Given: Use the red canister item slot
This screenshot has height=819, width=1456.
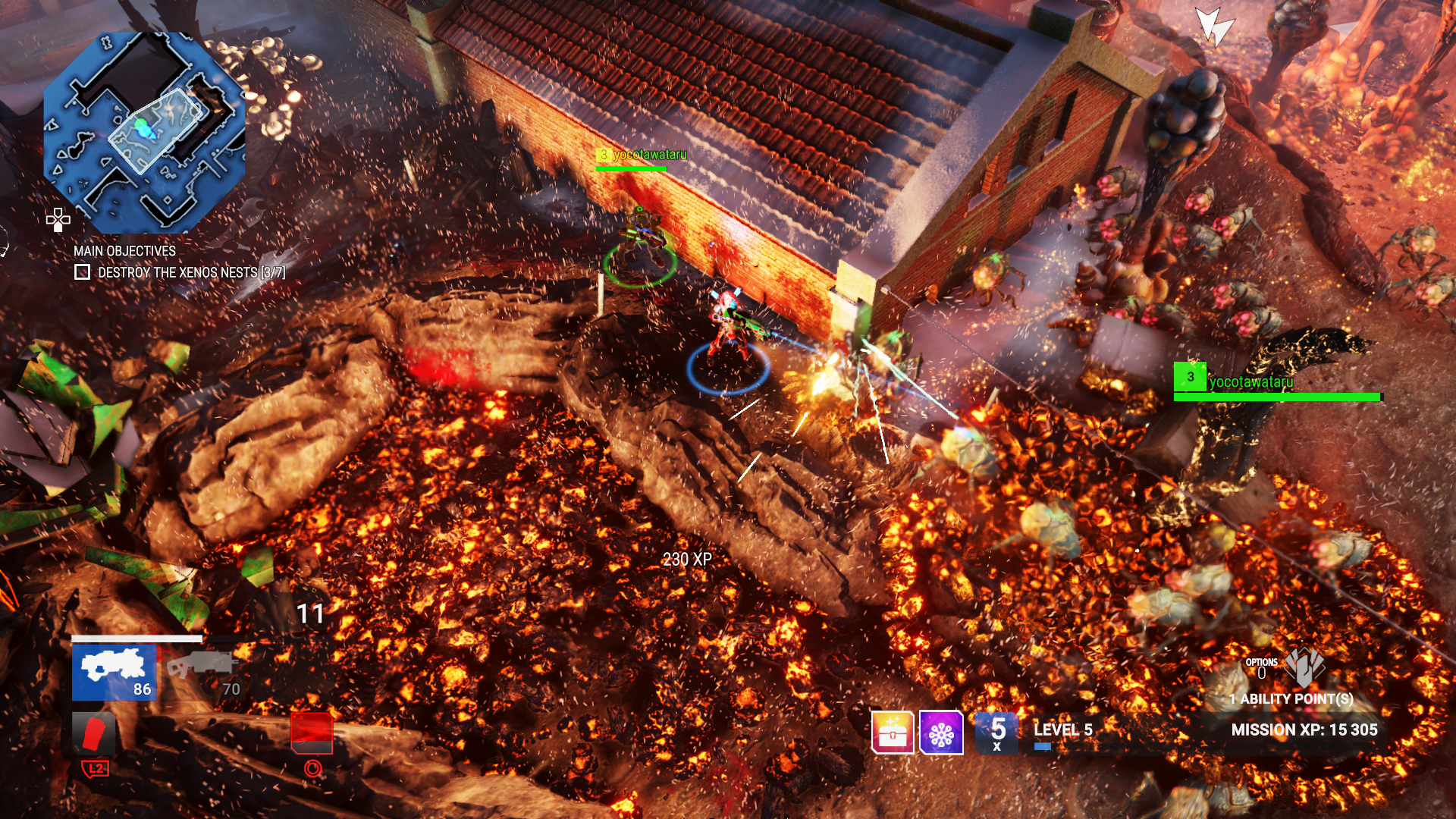Looking at the screenshot, I should pos(93,734).
